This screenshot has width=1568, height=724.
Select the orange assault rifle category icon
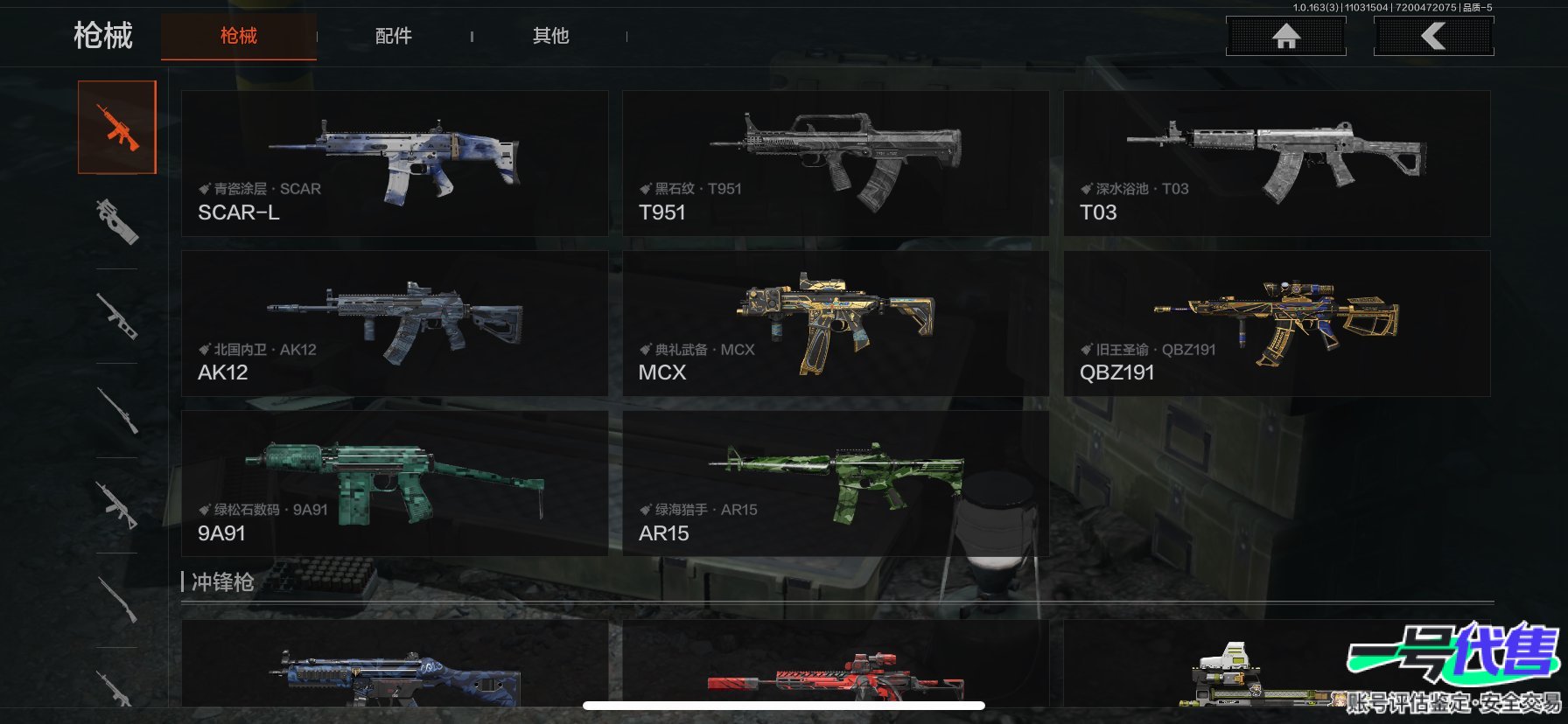(117, 128)
